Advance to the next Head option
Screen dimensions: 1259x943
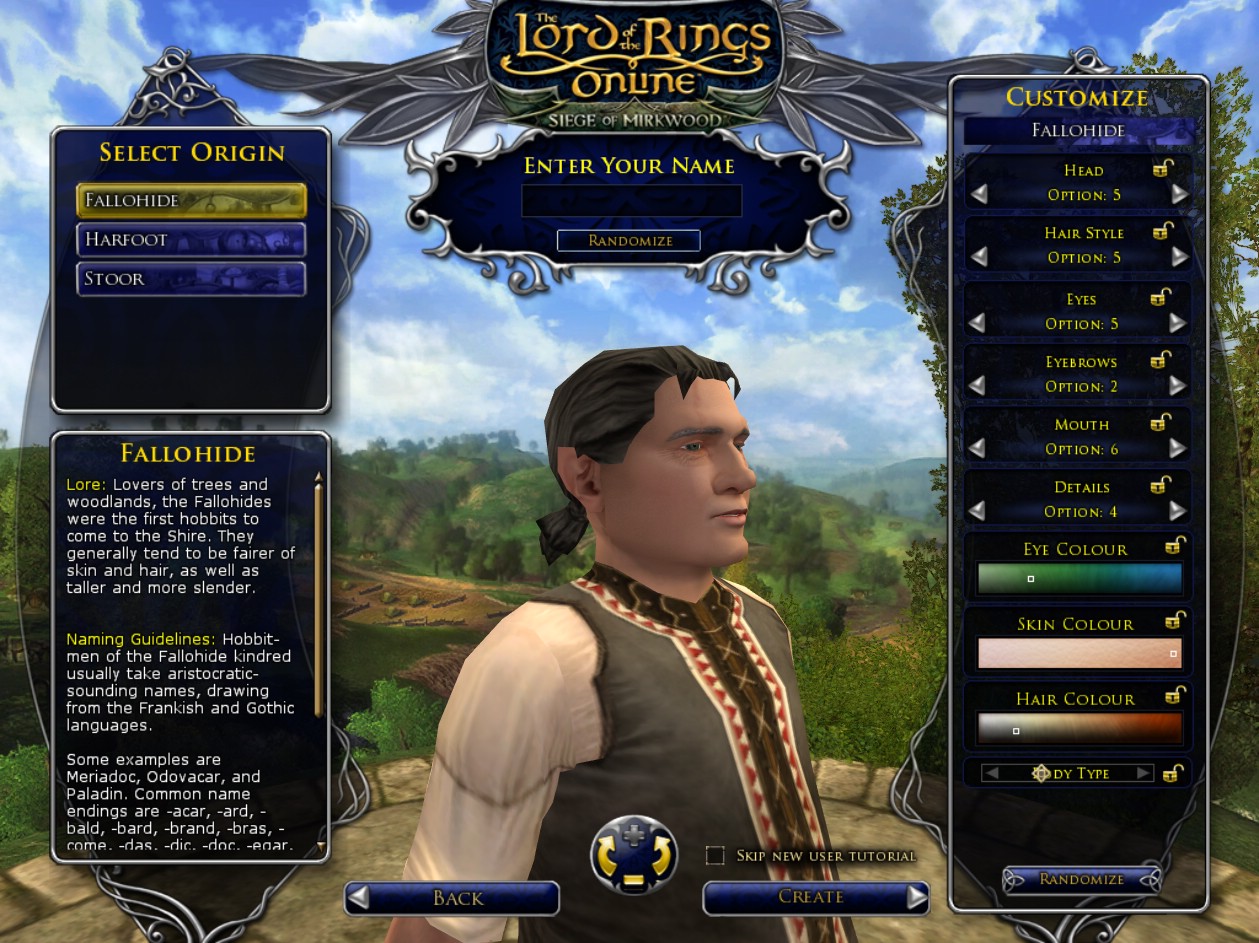pos(1179,195)
